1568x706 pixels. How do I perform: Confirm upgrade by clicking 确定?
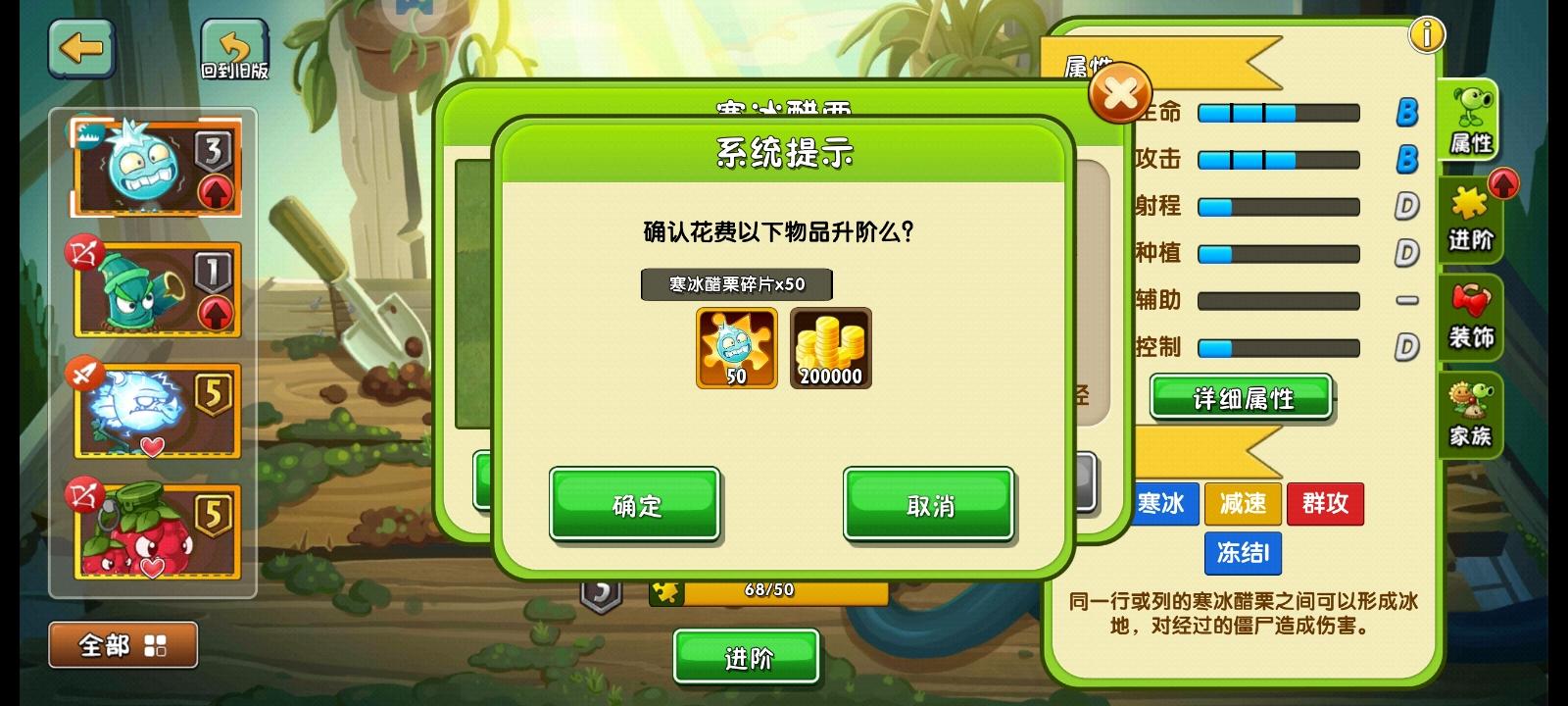coord(634,504)
